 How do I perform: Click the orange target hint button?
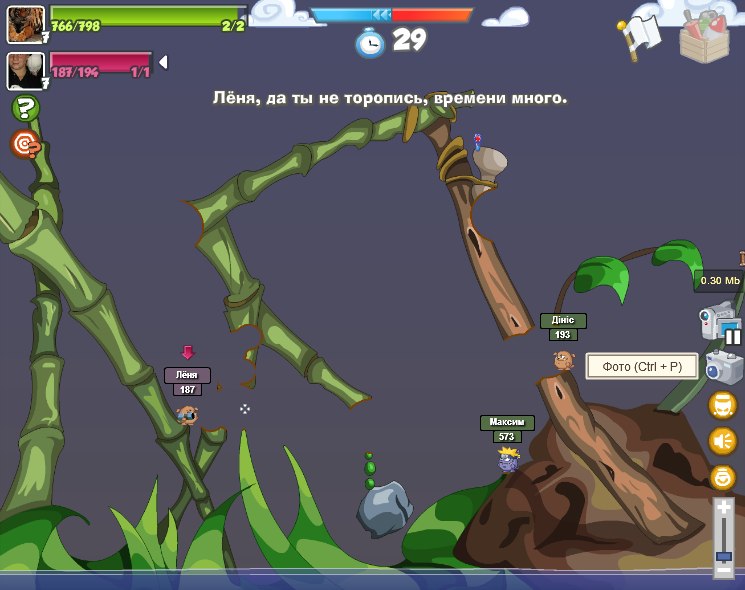point(25,144)
